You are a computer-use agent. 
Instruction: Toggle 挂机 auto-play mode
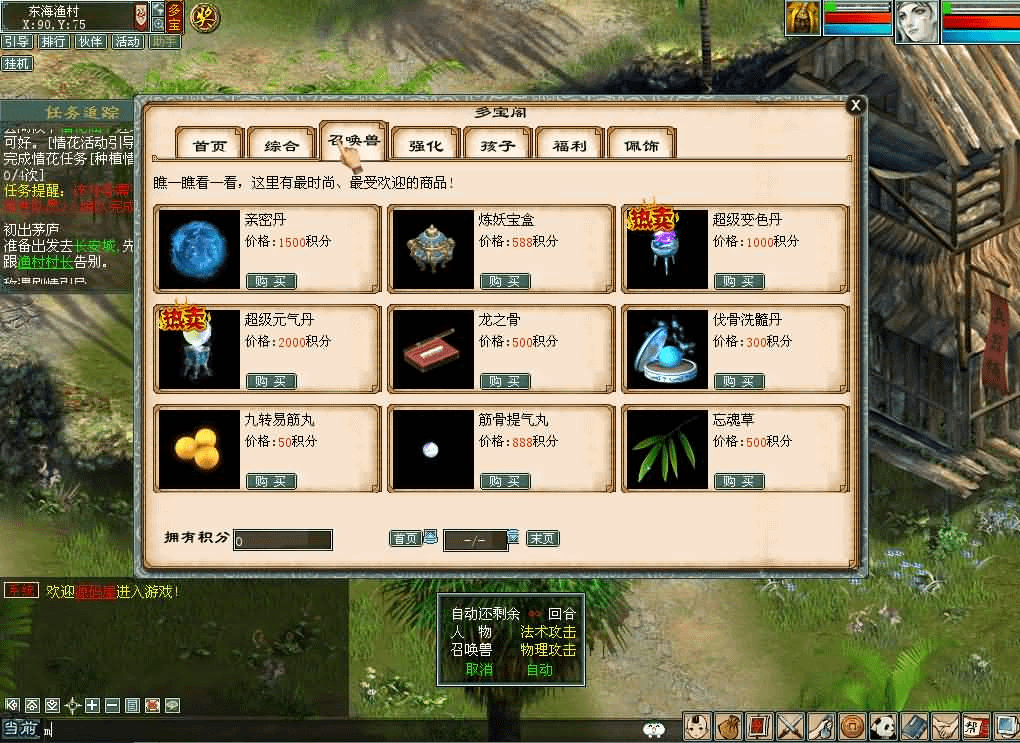[x=17, y=63]
